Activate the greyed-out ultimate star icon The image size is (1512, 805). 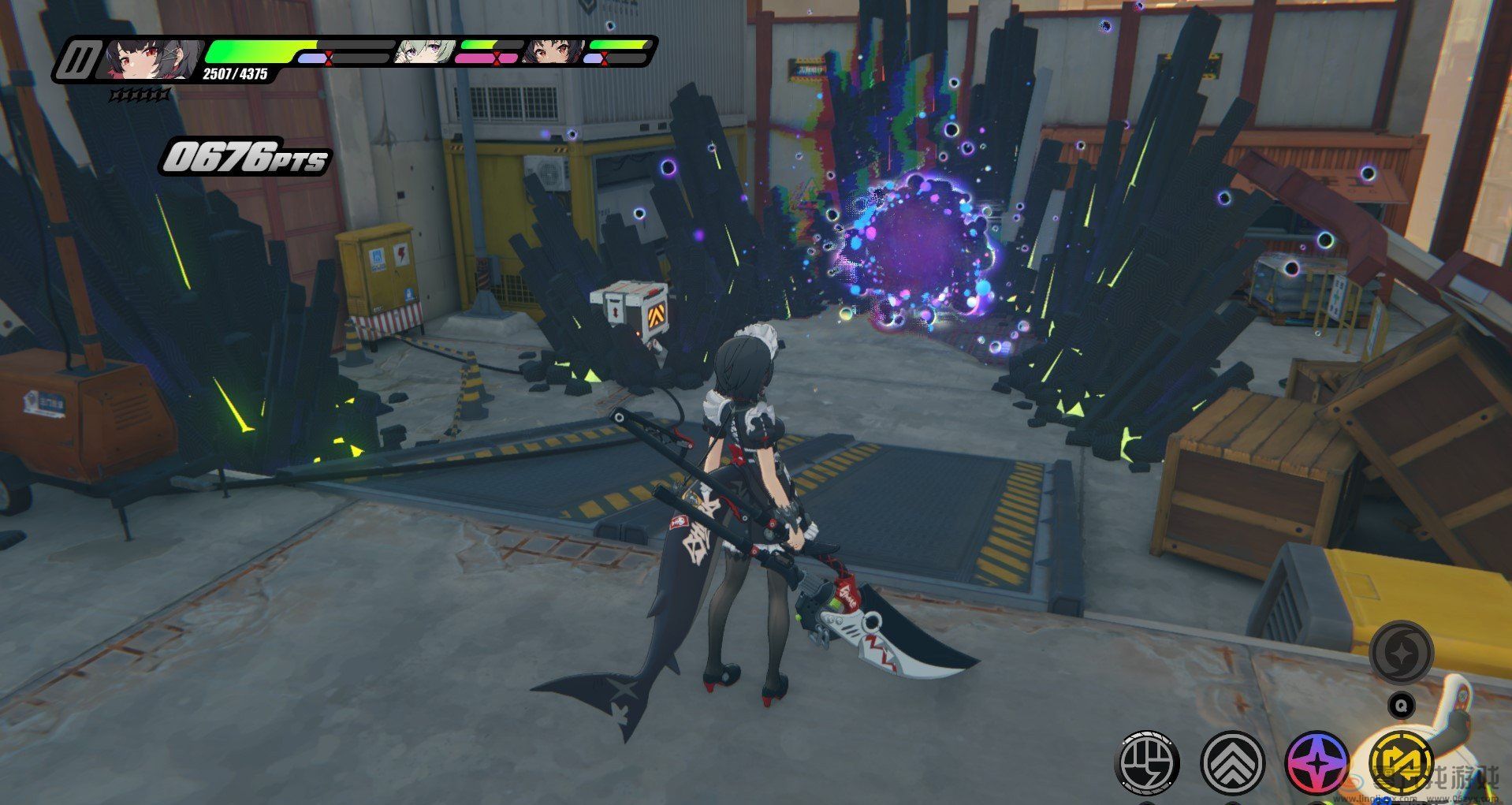click(1401, 653)
